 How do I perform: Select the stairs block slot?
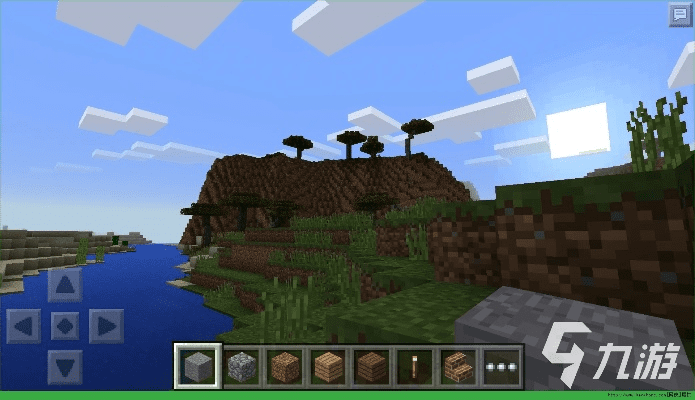pyautogui.click(x=458, y=366)
